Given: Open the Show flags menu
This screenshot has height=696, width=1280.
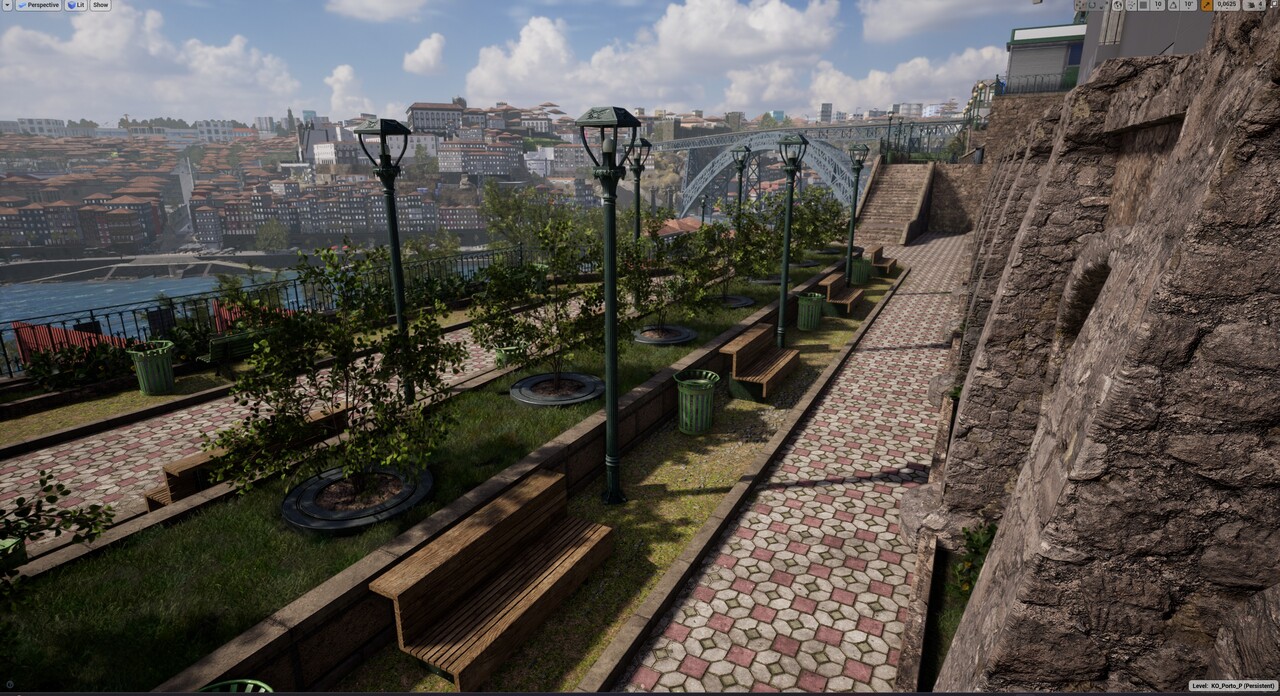Looking at the screenshot, I should (x=100, y=5).
